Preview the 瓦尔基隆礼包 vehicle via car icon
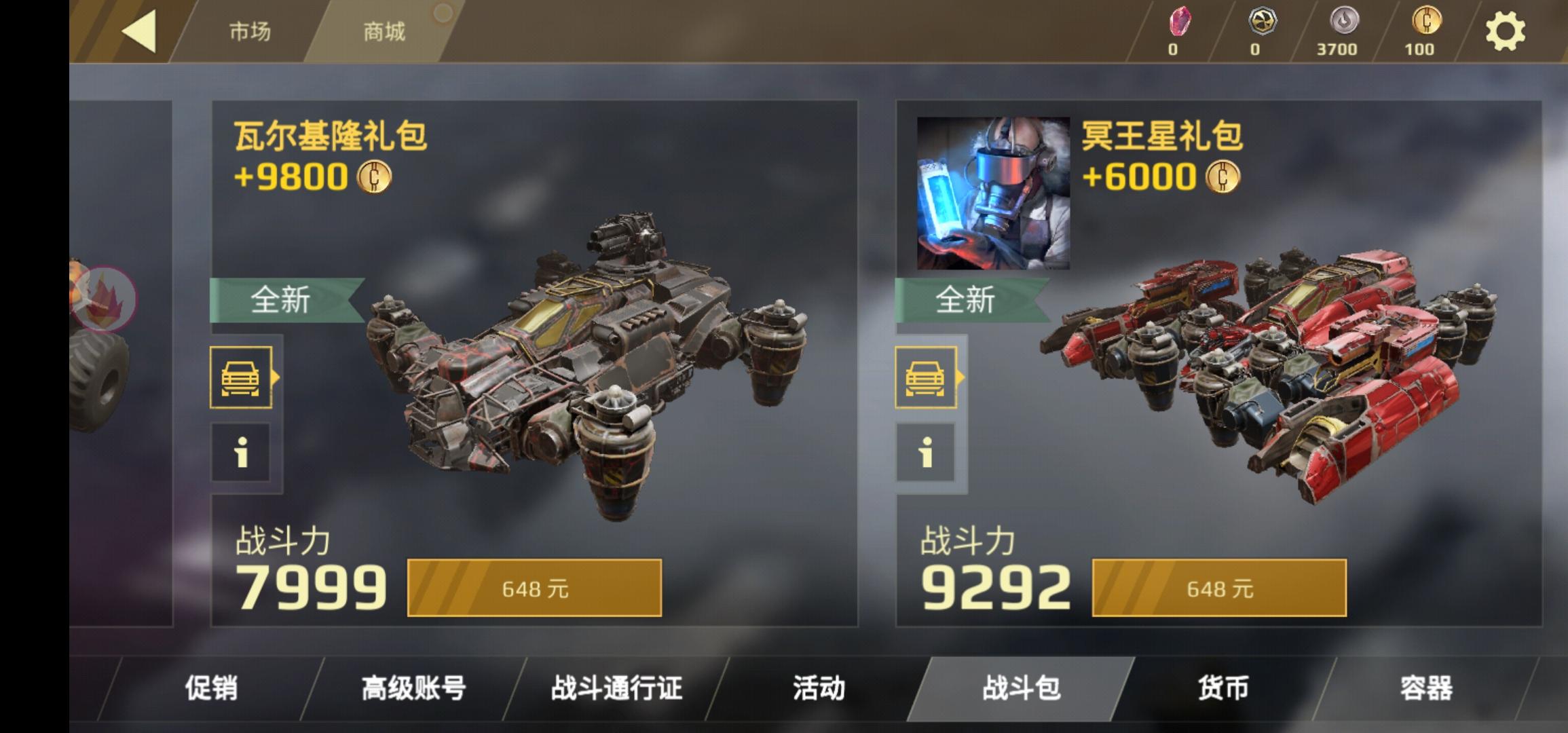Image resolution: width=1568 pixels, height=733 pixels. pyautogui.click(x=241, y=377)
